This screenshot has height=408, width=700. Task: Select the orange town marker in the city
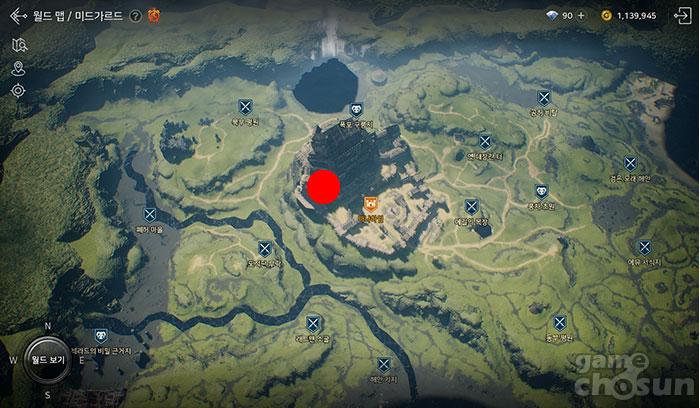point(370,204)
